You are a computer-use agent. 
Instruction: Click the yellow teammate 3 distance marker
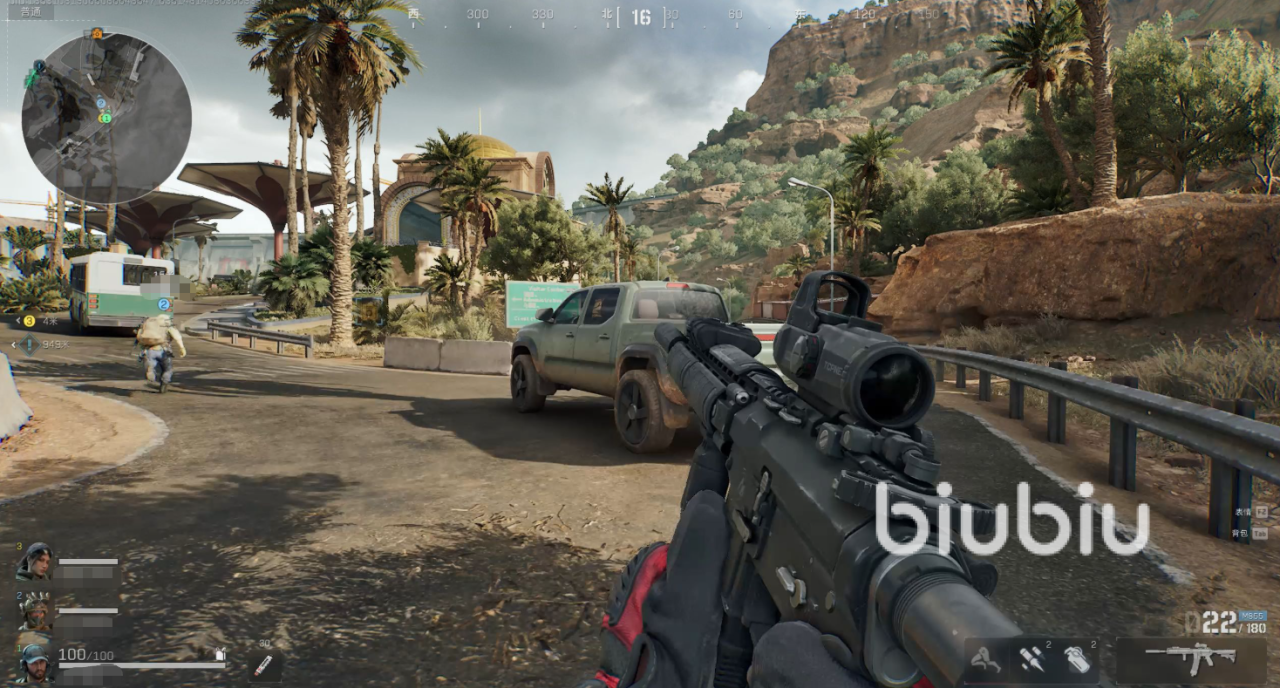(x=29, y=321)
